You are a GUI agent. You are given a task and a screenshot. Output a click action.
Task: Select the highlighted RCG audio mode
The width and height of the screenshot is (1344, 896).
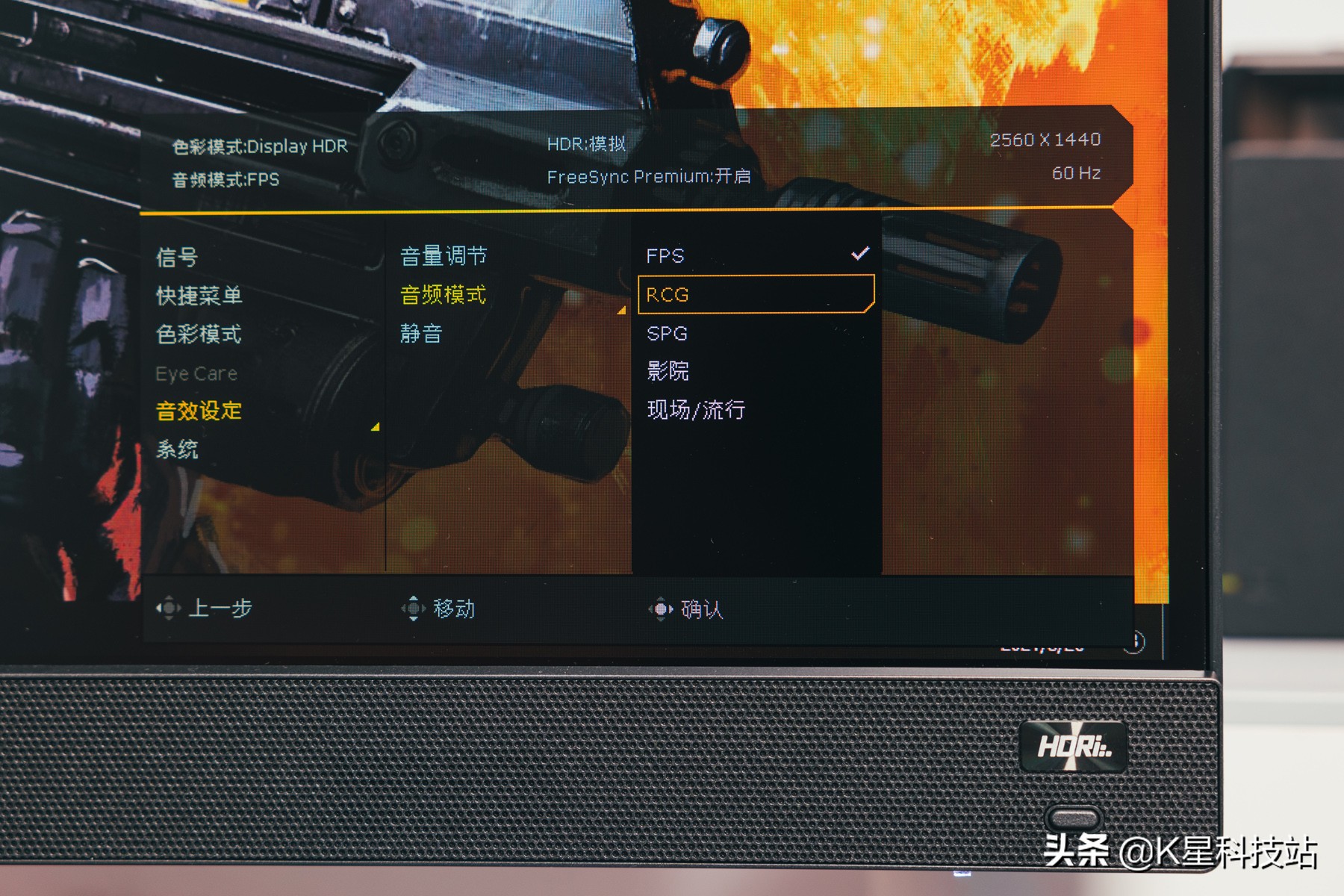tap(667, 294)
